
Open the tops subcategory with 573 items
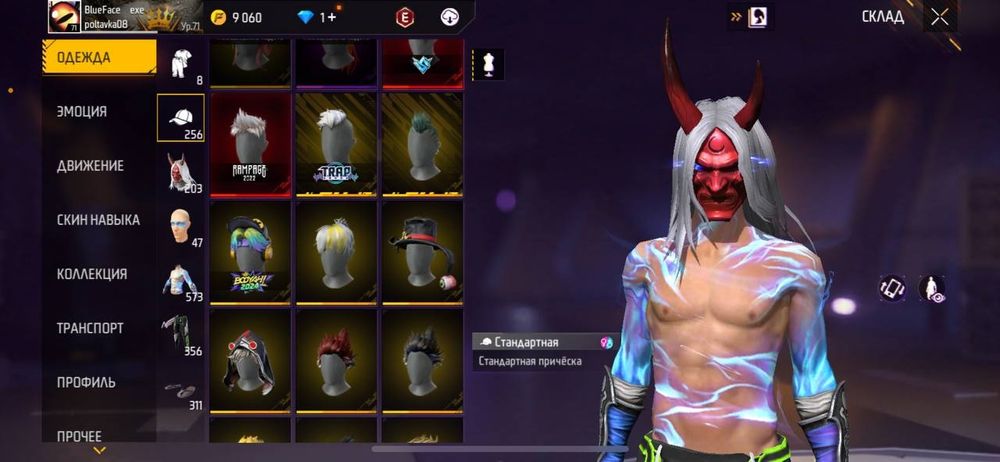181,280
